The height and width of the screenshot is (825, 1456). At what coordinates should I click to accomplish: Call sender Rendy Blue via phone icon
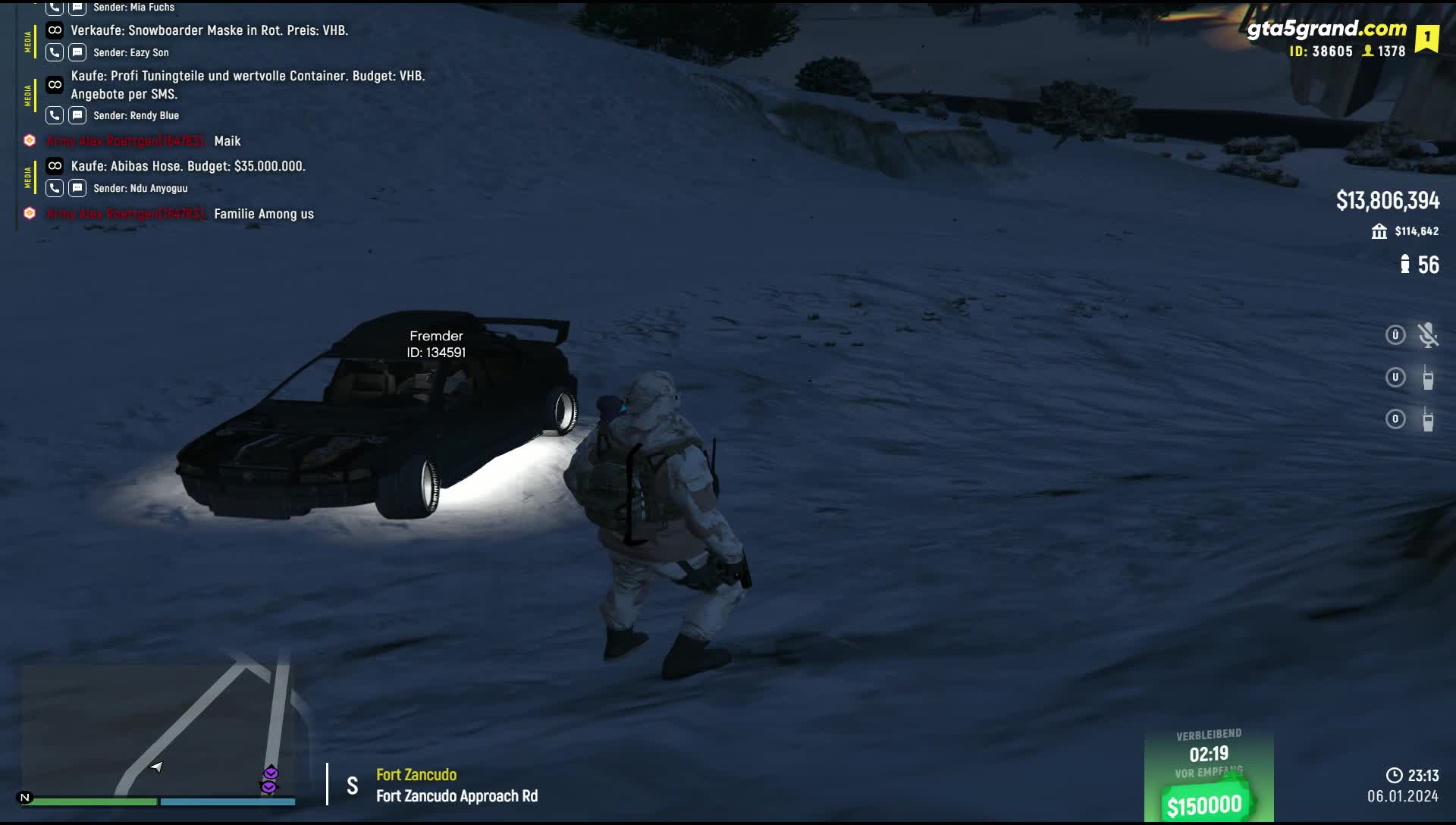click(55, 115)
